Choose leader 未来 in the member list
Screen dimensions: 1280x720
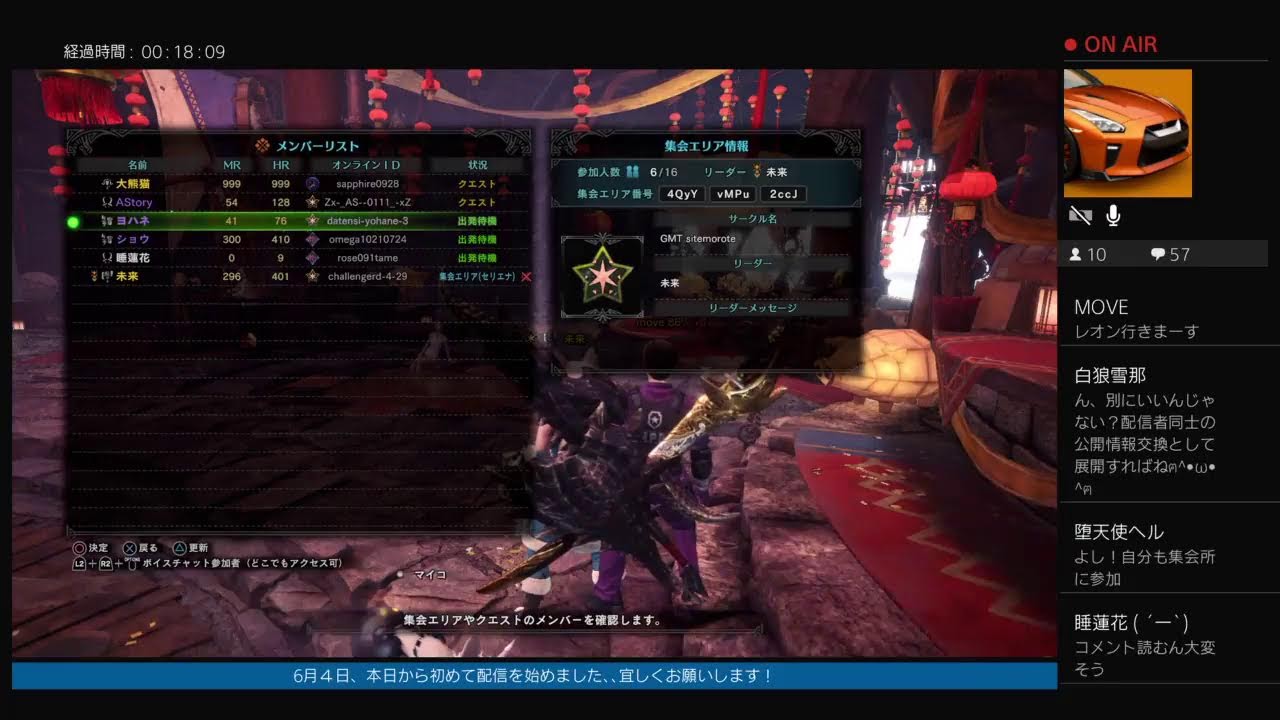click(x=300, y=276)
